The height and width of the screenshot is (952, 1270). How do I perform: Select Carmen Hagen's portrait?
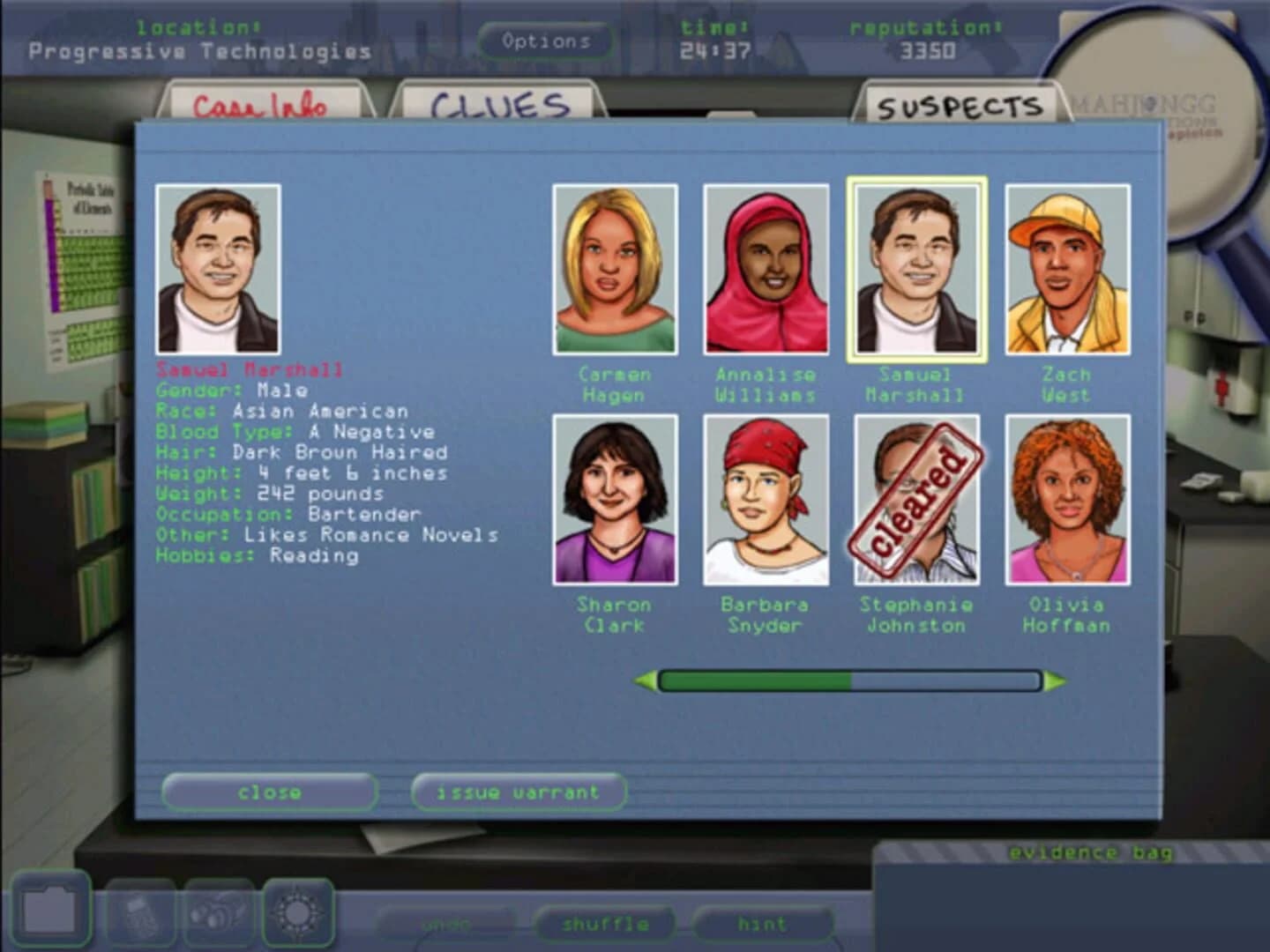tap(616, 268)
